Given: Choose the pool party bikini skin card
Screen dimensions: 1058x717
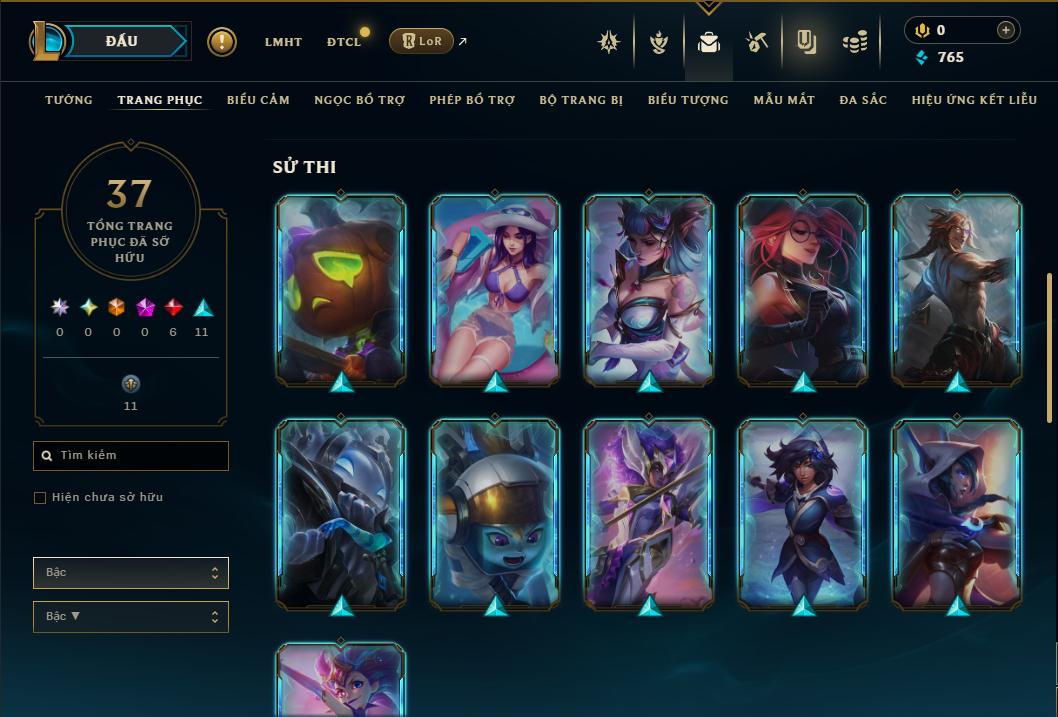Looking at the screenshot, I should point(495,289).
